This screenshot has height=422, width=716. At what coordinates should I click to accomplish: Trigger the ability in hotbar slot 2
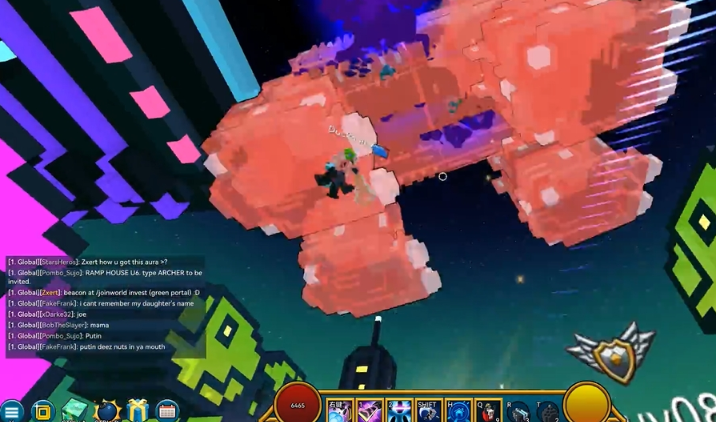[x=400, y=411]
